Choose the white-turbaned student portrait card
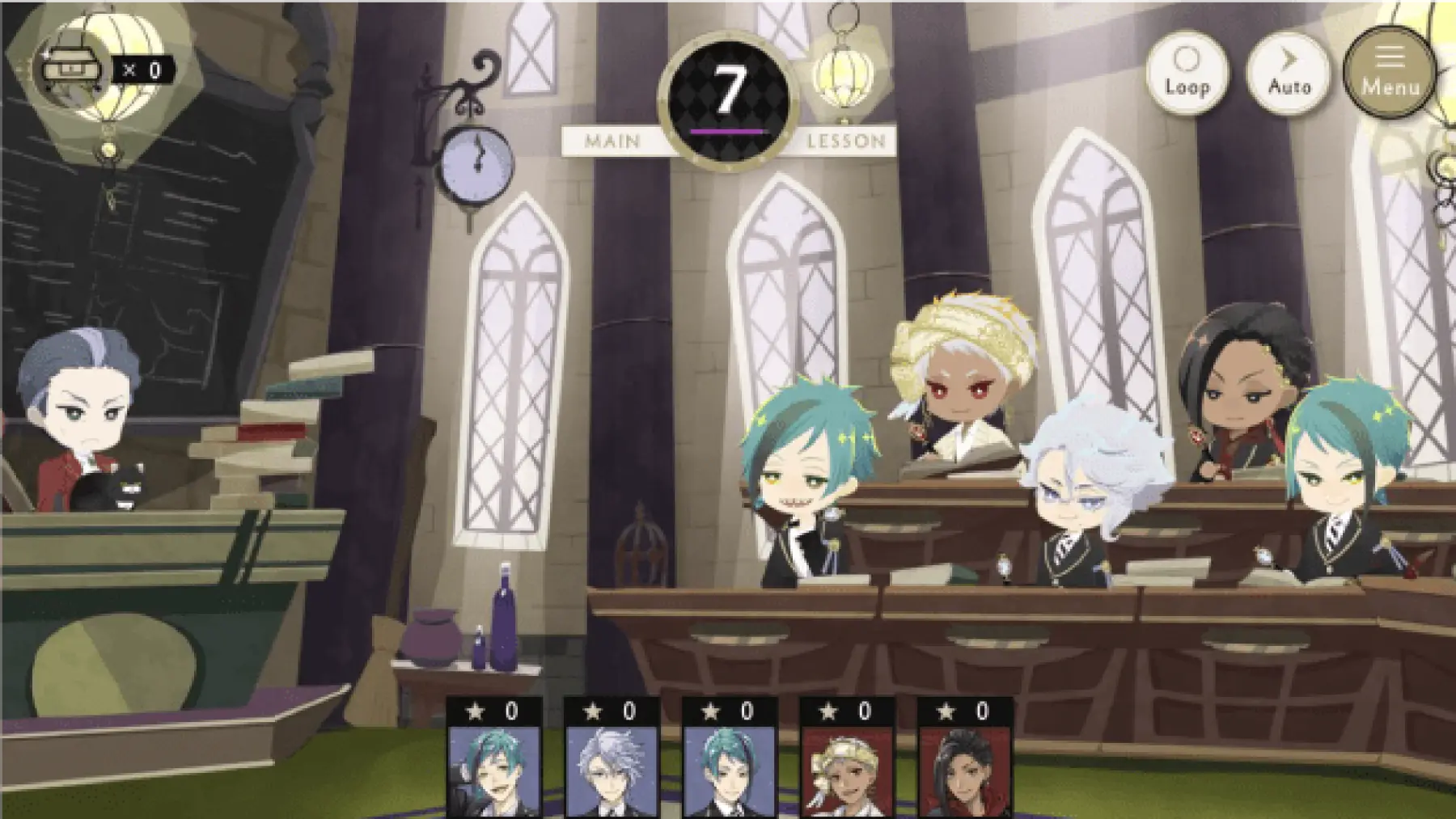This screenshot has height=819, width=1456. (x=847, y=768)
